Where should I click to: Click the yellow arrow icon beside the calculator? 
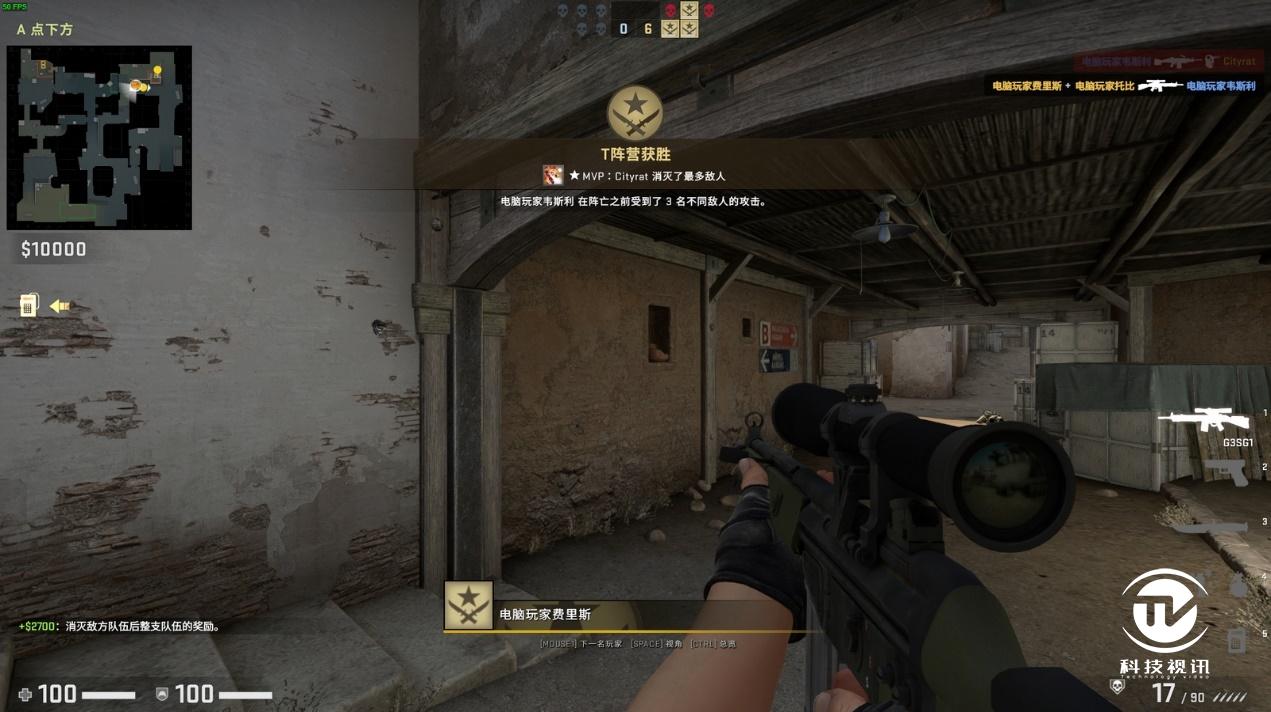point(60,306)
